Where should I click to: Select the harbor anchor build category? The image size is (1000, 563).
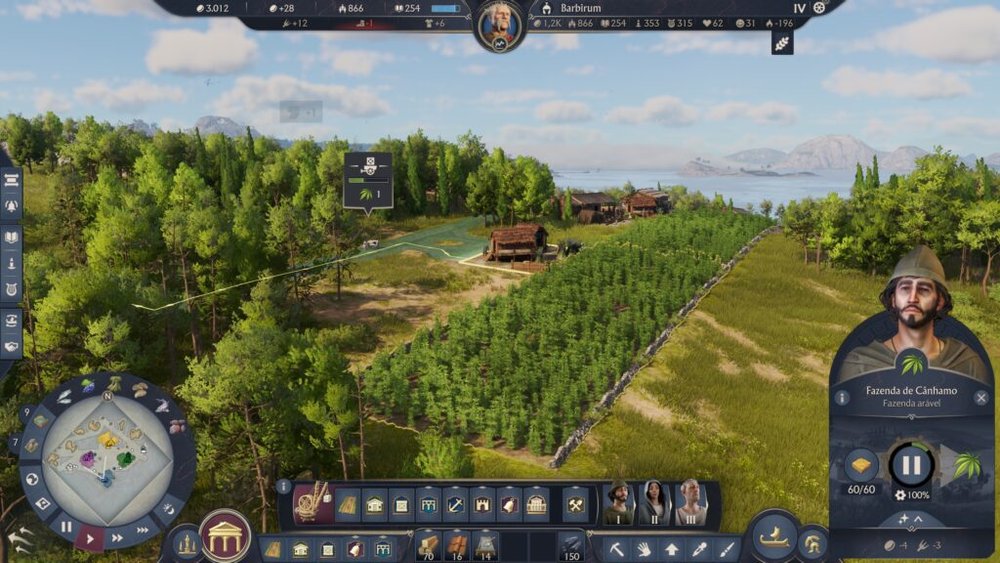(x=455, y=505)
